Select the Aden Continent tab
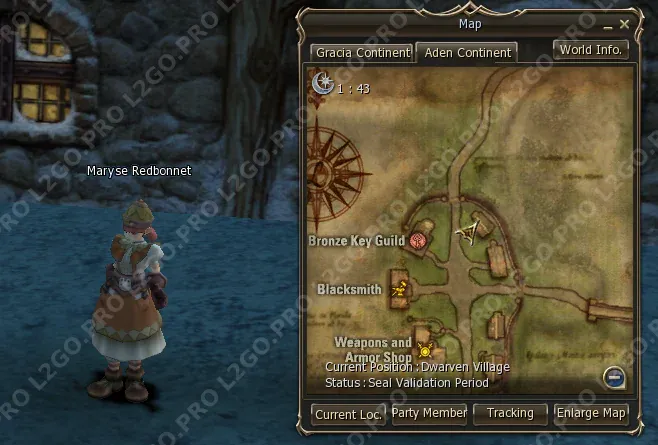Screen dimensions: 658x445 coord(465,52)
